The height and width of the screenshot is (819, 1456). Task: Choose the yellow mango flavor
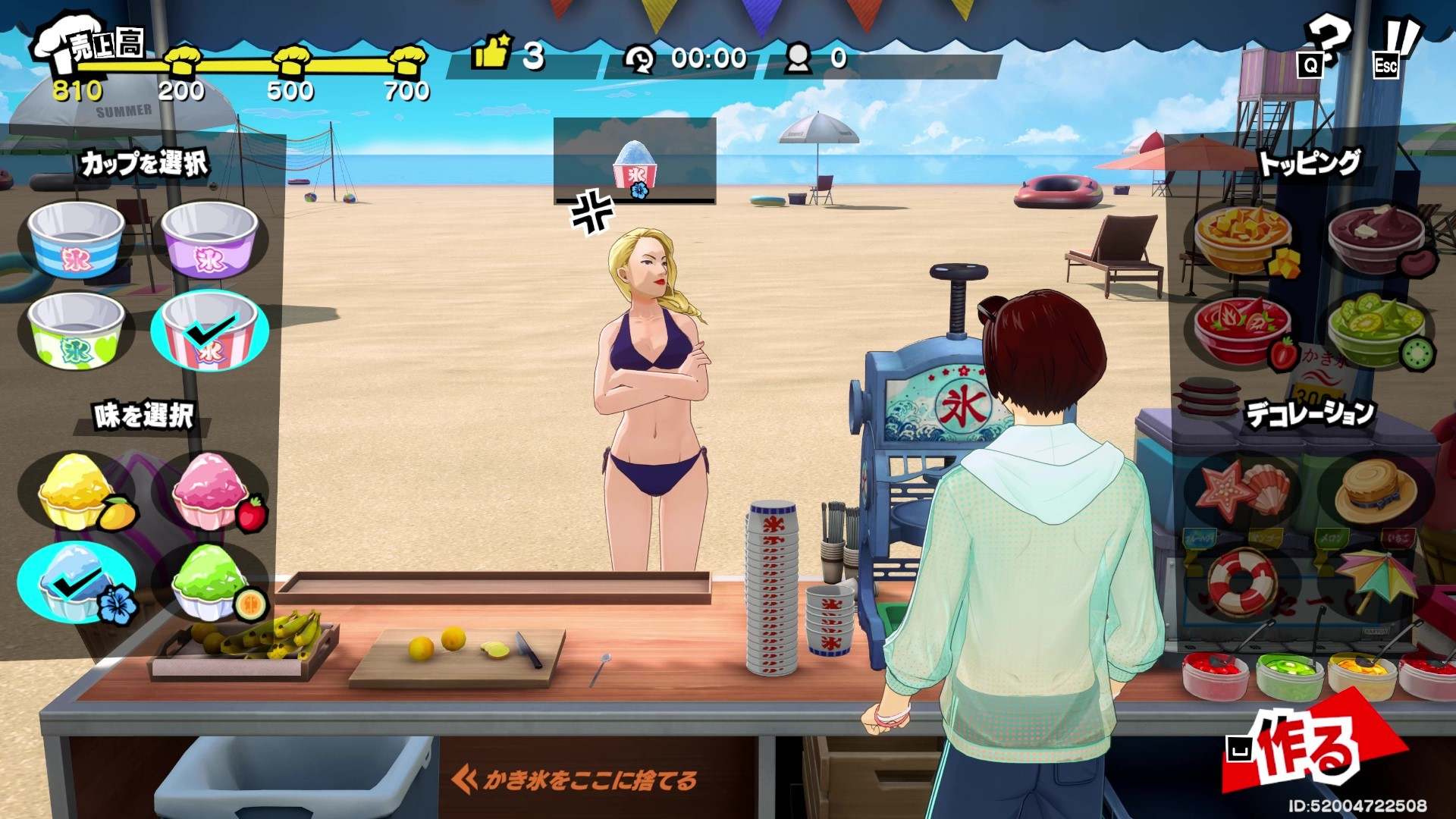coord(76,491)
